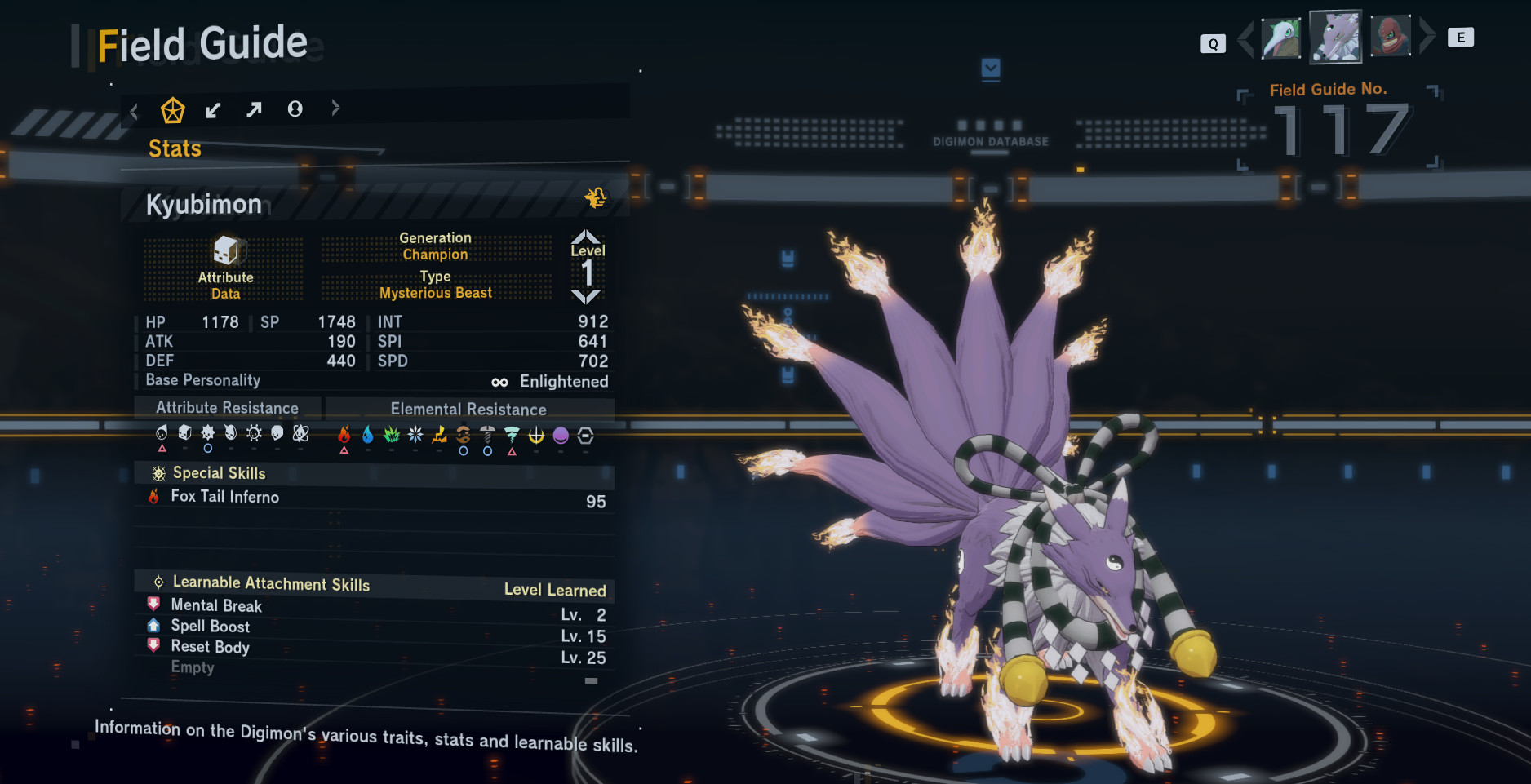Switch to the profile silhouette tab

click(x=295, y=109)
